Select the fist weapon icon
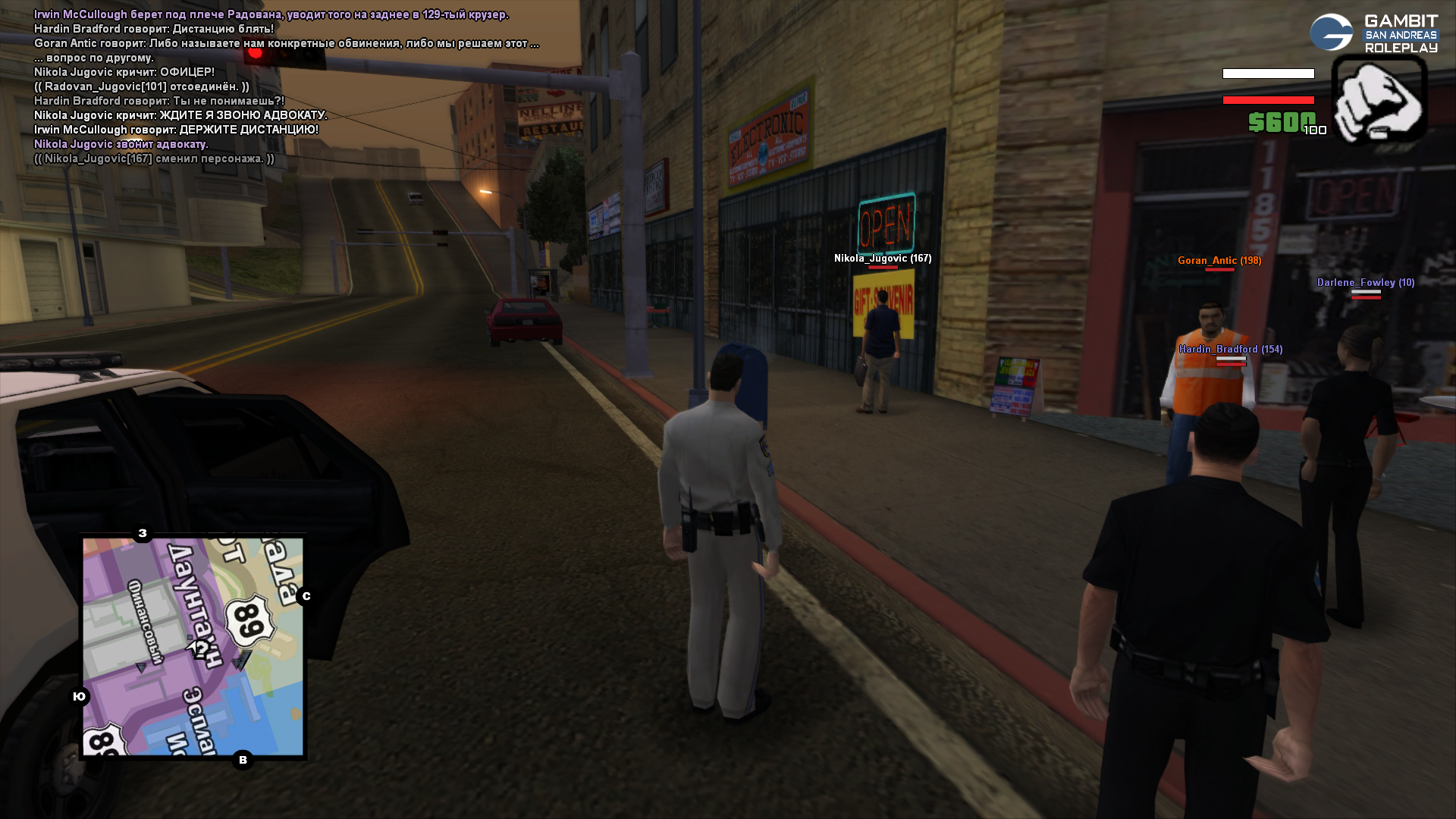The width and height of the screenshot is (1456, 819). click(x=1379, y=99)
